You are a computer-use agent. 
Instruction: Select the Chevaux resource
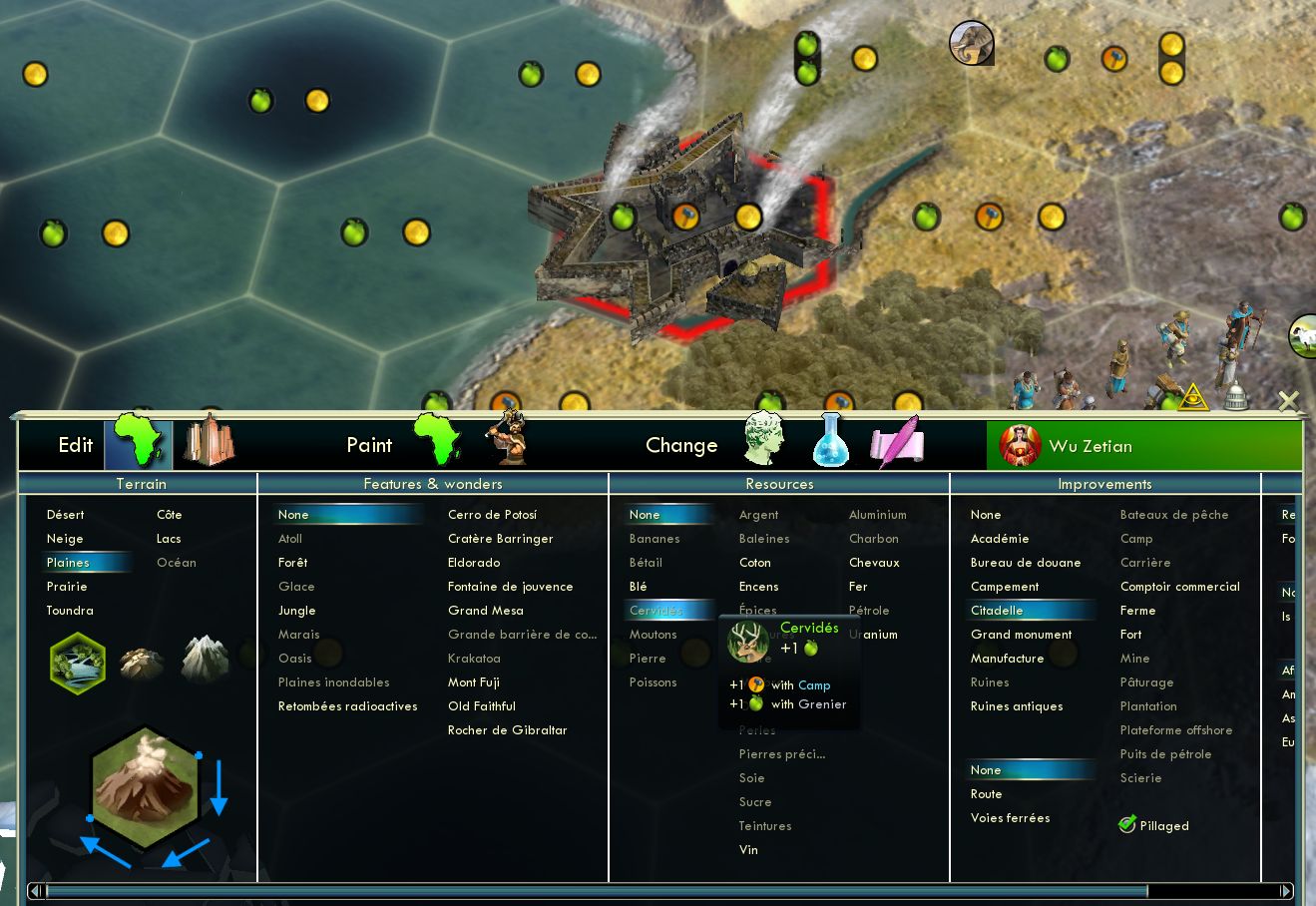coord(874,563)
